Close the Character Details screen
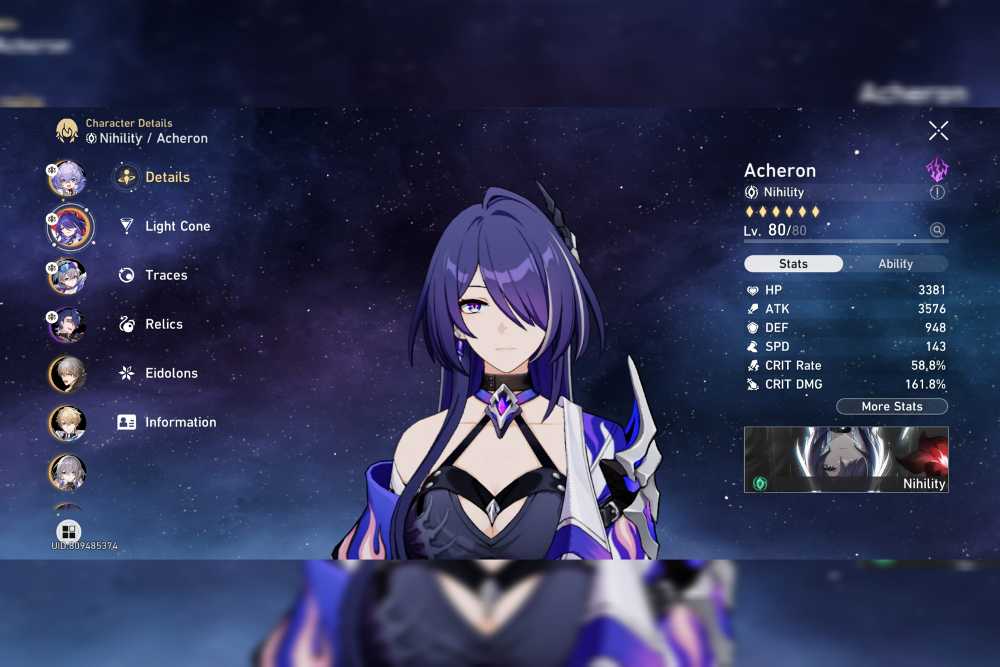 938,130
